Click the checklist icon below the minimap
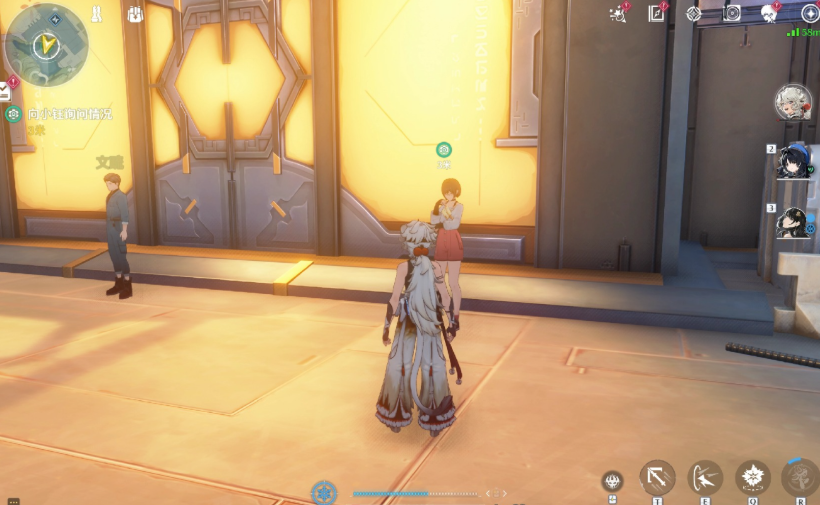Screen dimensions: 820x505 [x=5, y=92]
